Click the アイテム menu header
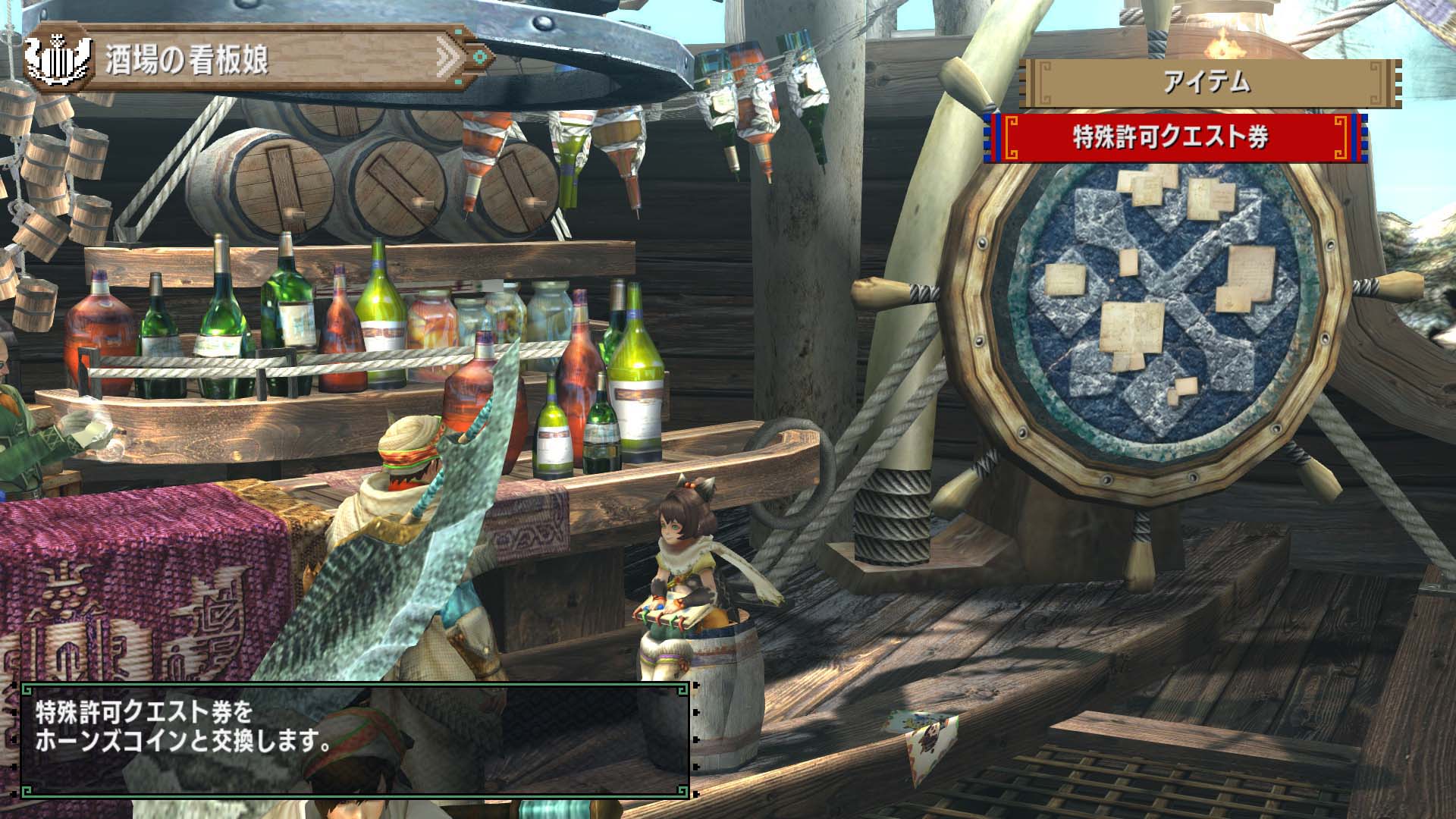The height and width of the screenshot is (819, 1456). point(1209,83)
